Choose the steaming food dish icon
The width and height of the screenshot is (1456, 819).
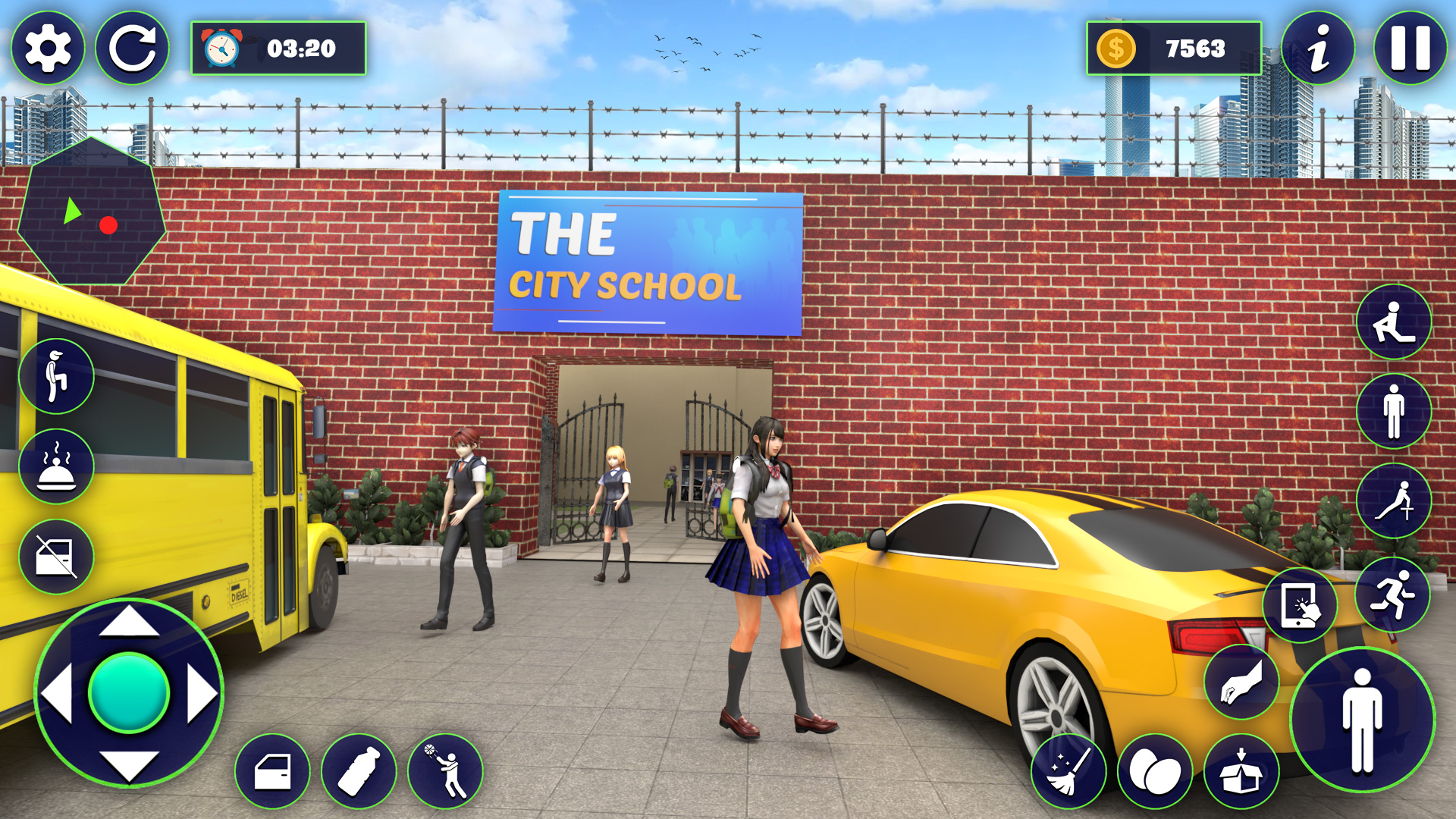pos(57,466)
